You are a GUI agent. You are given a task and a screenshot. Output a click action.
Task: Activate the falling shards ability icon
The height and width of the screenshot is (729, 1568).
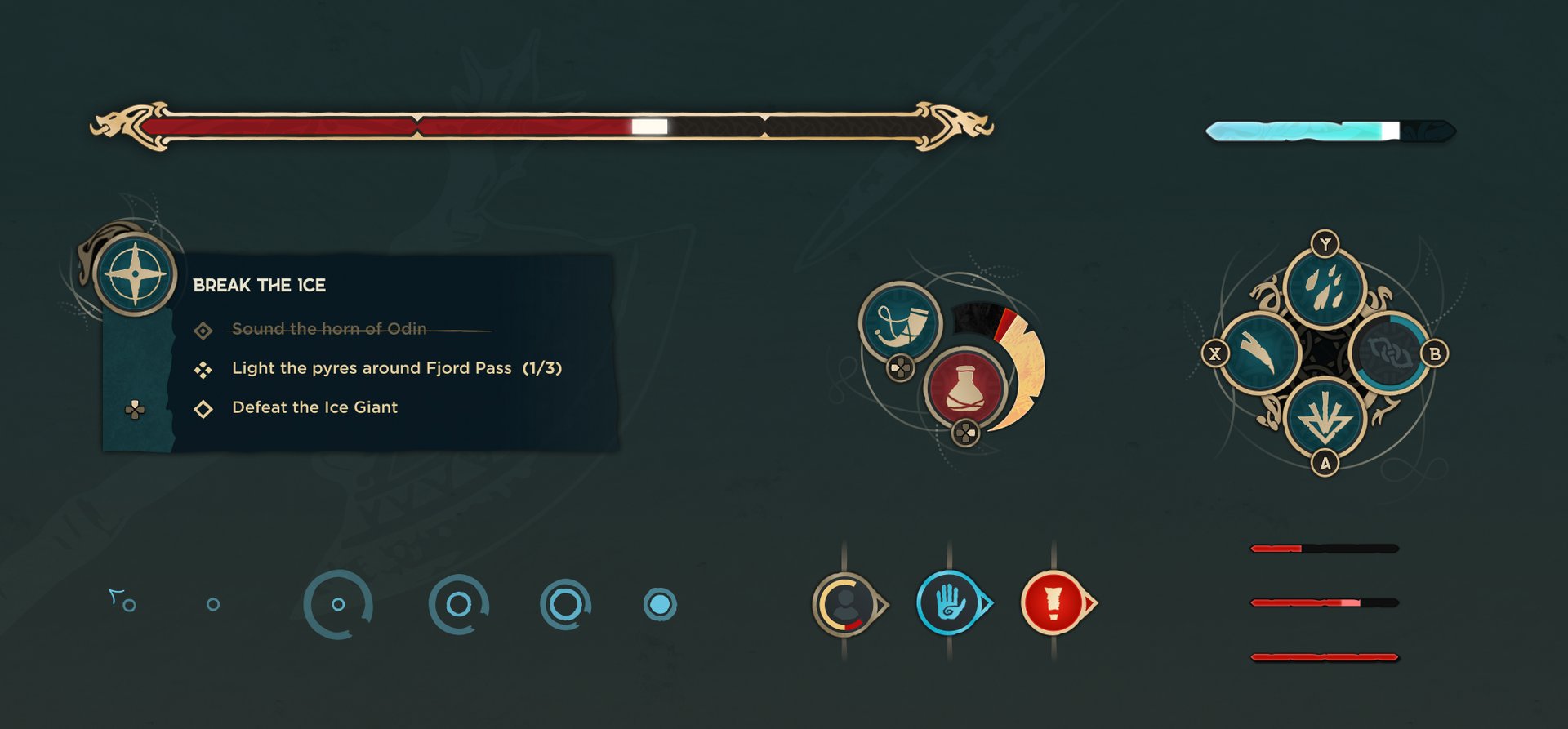[x=1324, y=287]
